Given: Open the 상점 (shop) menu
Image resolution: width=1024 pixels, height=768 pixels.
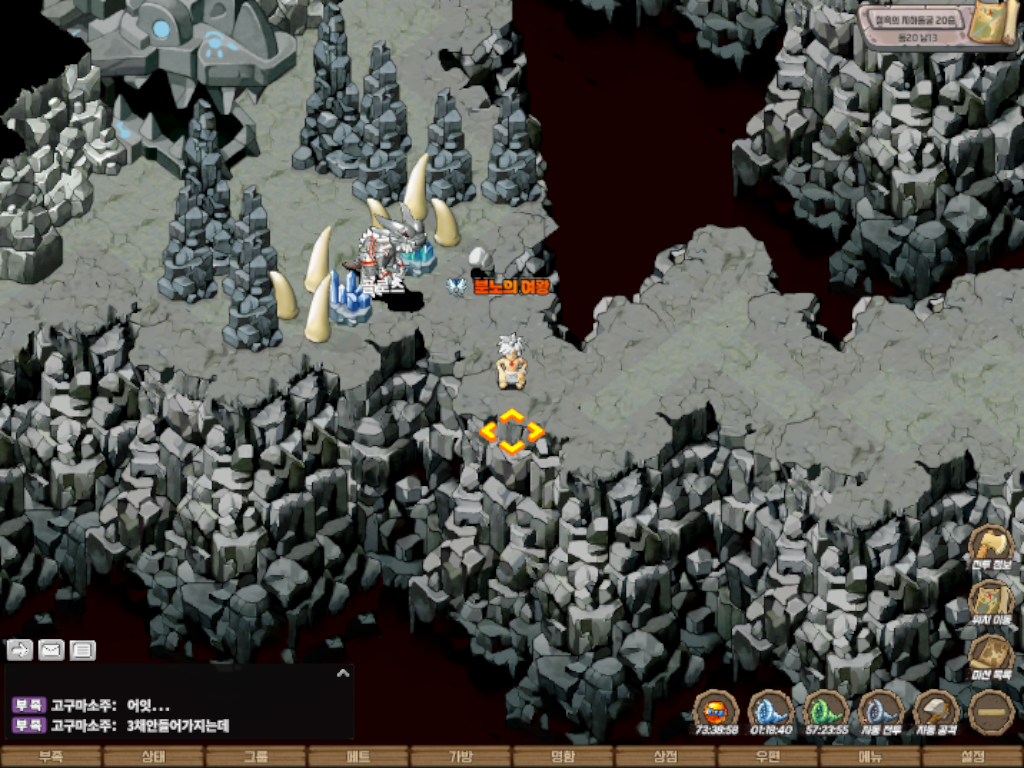Looking at the screenshot, I should coord(665,757).
